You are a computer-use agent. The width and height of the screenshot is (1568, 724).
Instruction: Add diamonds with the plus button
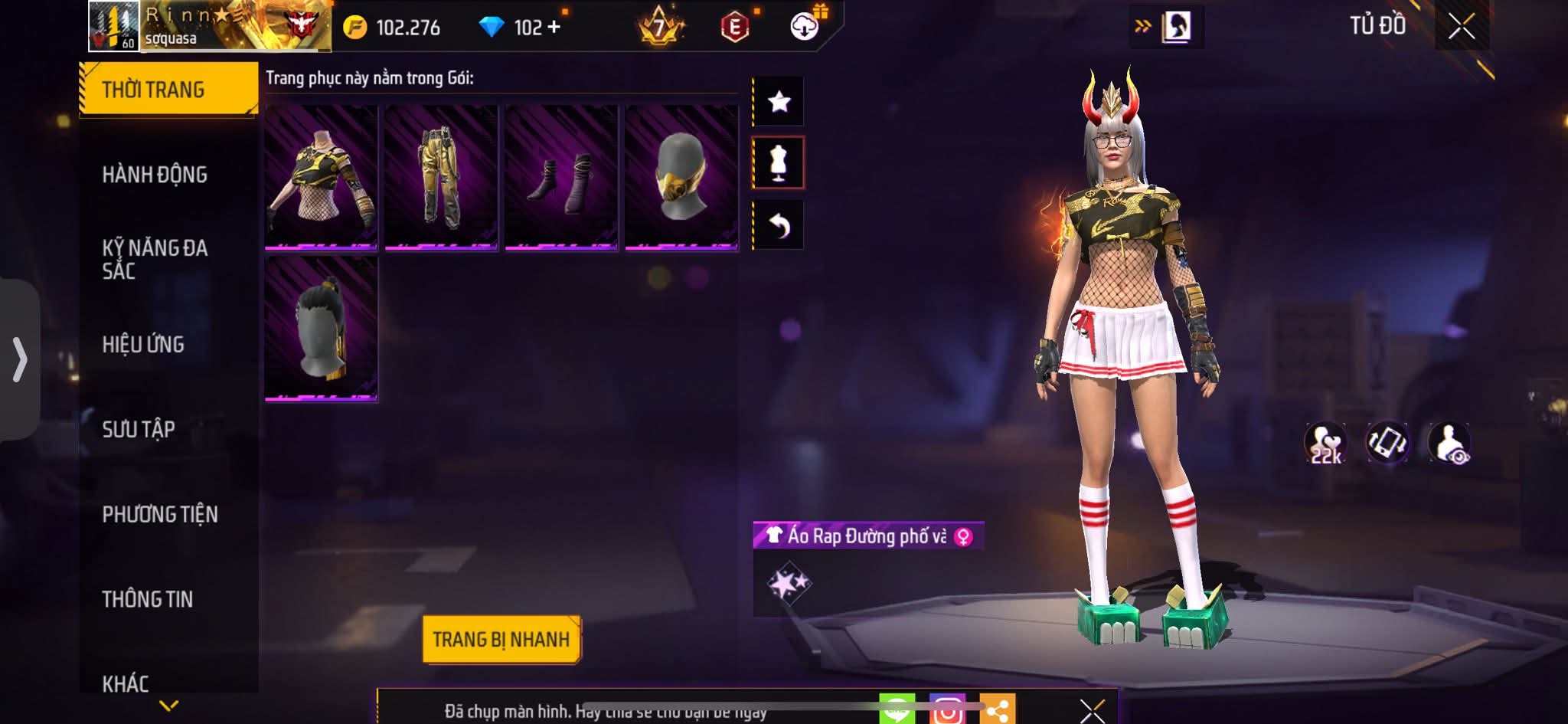[x=554, y=28]
